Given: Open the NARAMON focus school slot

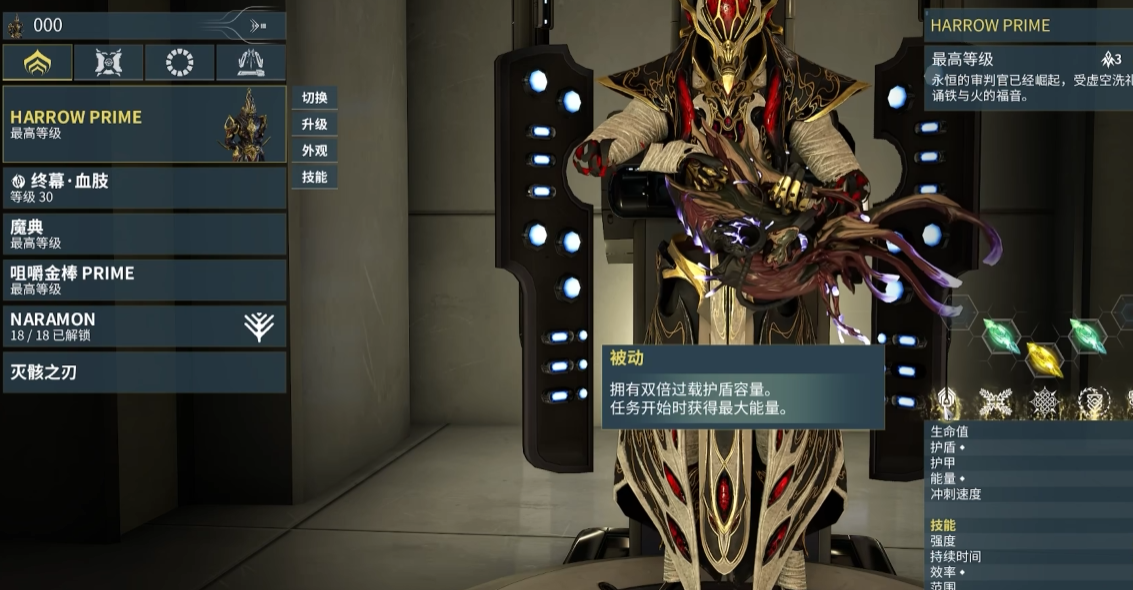Looking at the screenshot, I should [144, 326].
